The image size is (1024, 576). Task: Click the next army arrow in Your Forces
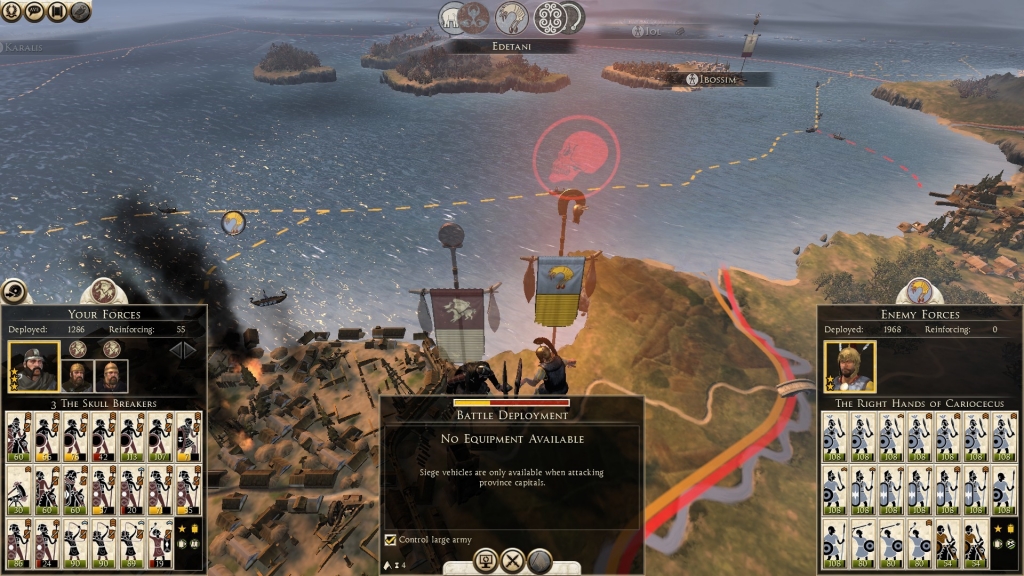coord(190,350)
